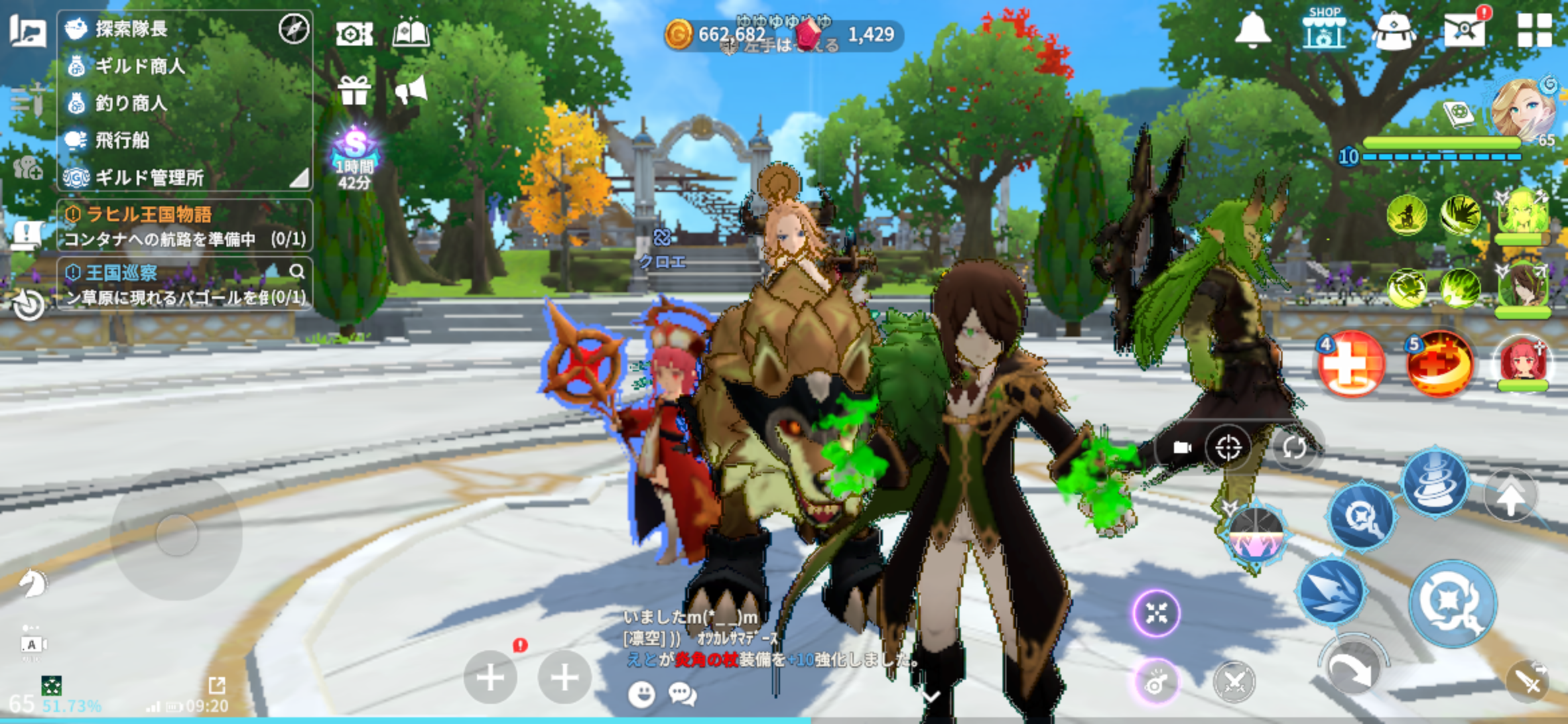The height and width of the screenshot is (724, 1568).
Task: Tap the up-arrow jump button
Action: coord(1510,497)
